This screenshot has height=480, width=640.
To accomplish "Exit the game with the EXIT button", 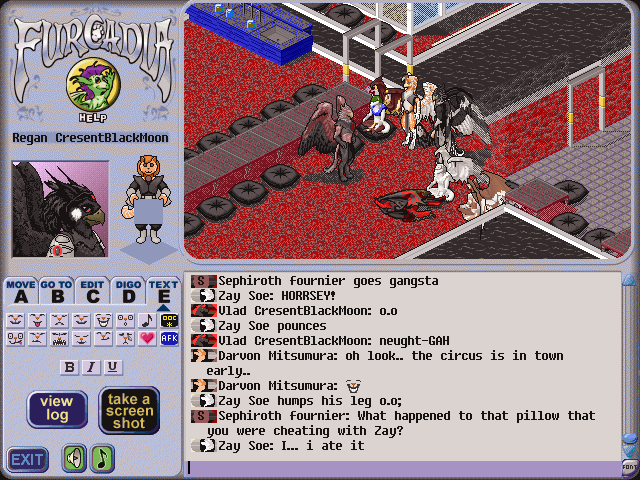I will 27,459.
